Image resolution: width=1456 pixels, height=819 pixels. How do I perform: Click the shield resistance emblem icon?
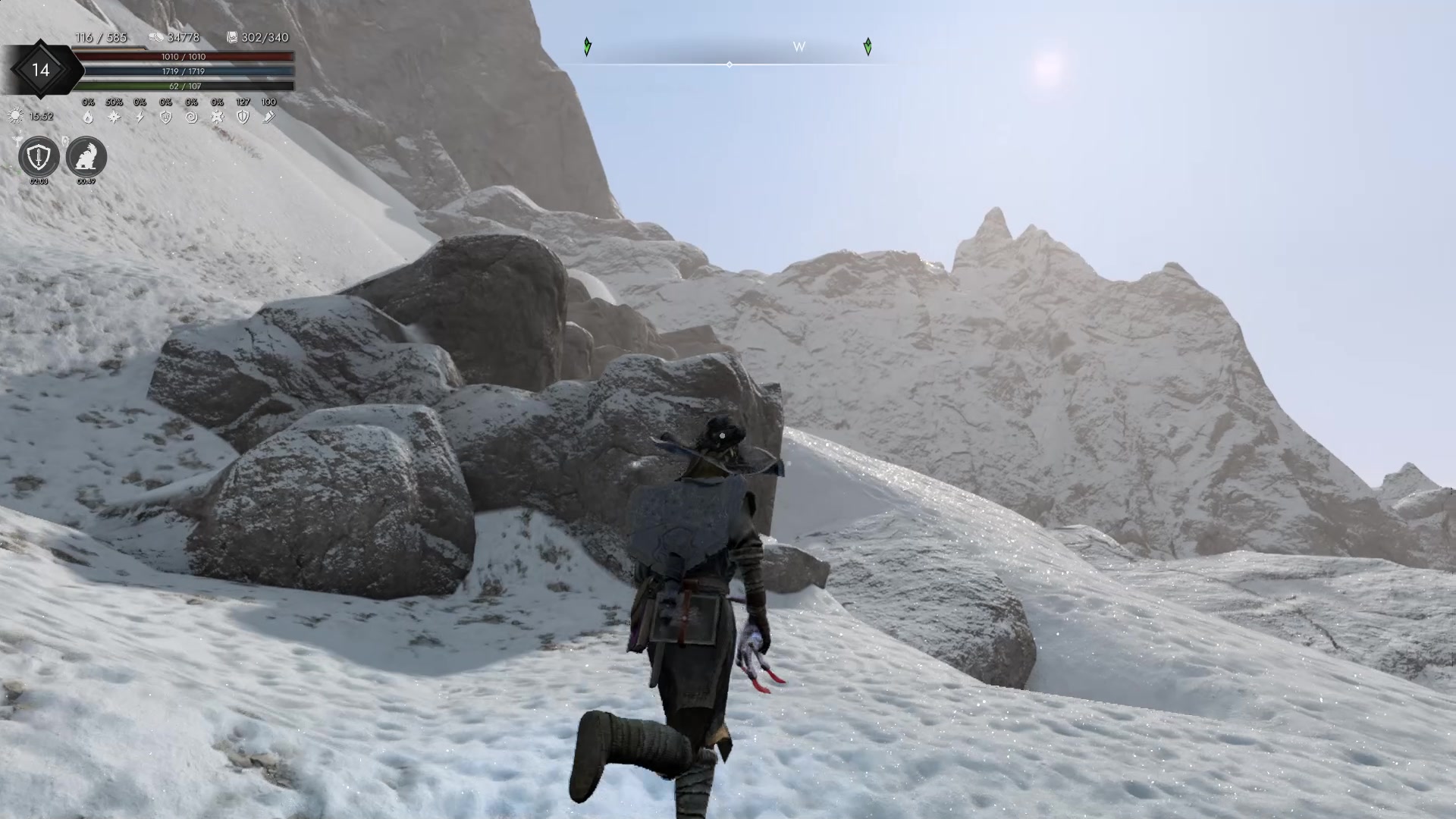[165, 118]
